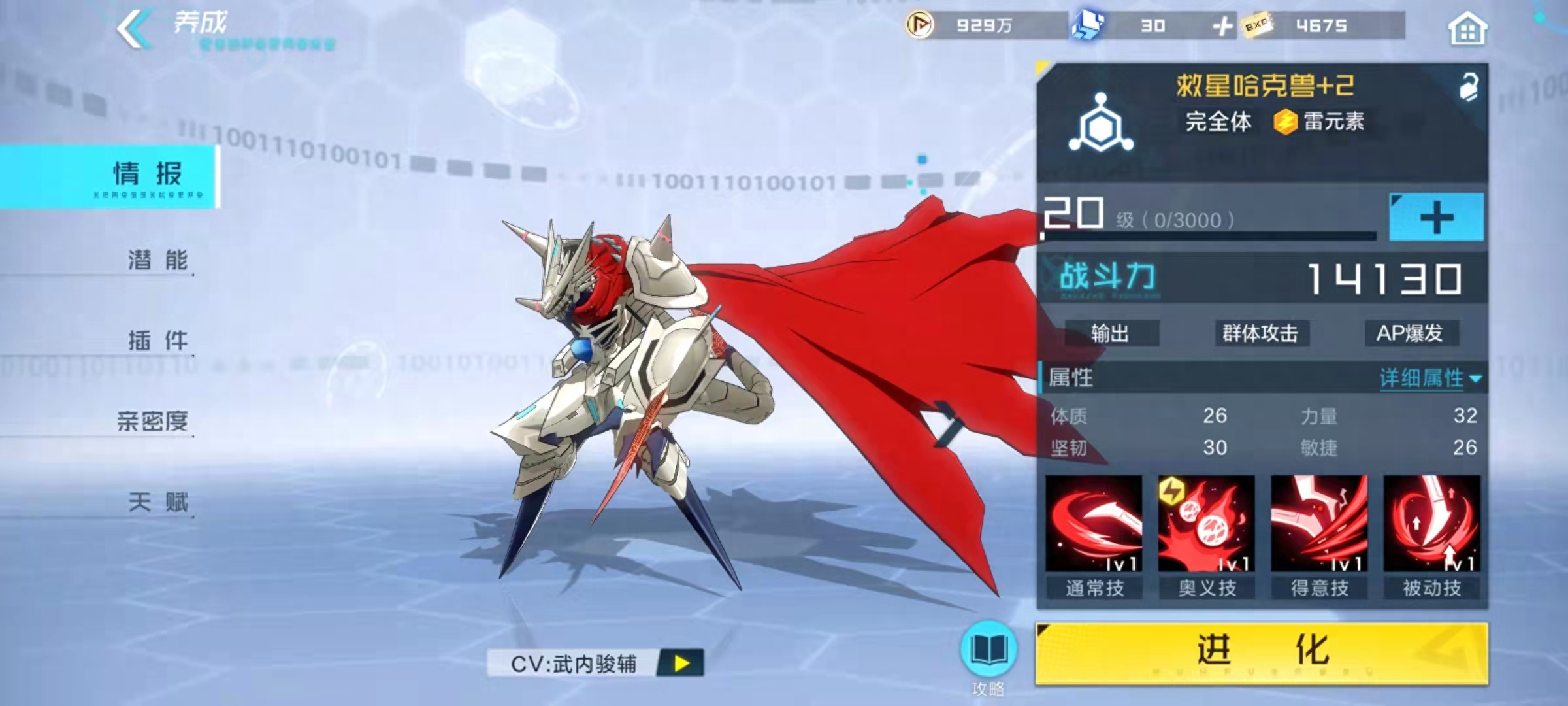The height and width of the screenshot is (706, 1568).
Task: Go back using the top-left arrow
Action: [x=133, y=29]
